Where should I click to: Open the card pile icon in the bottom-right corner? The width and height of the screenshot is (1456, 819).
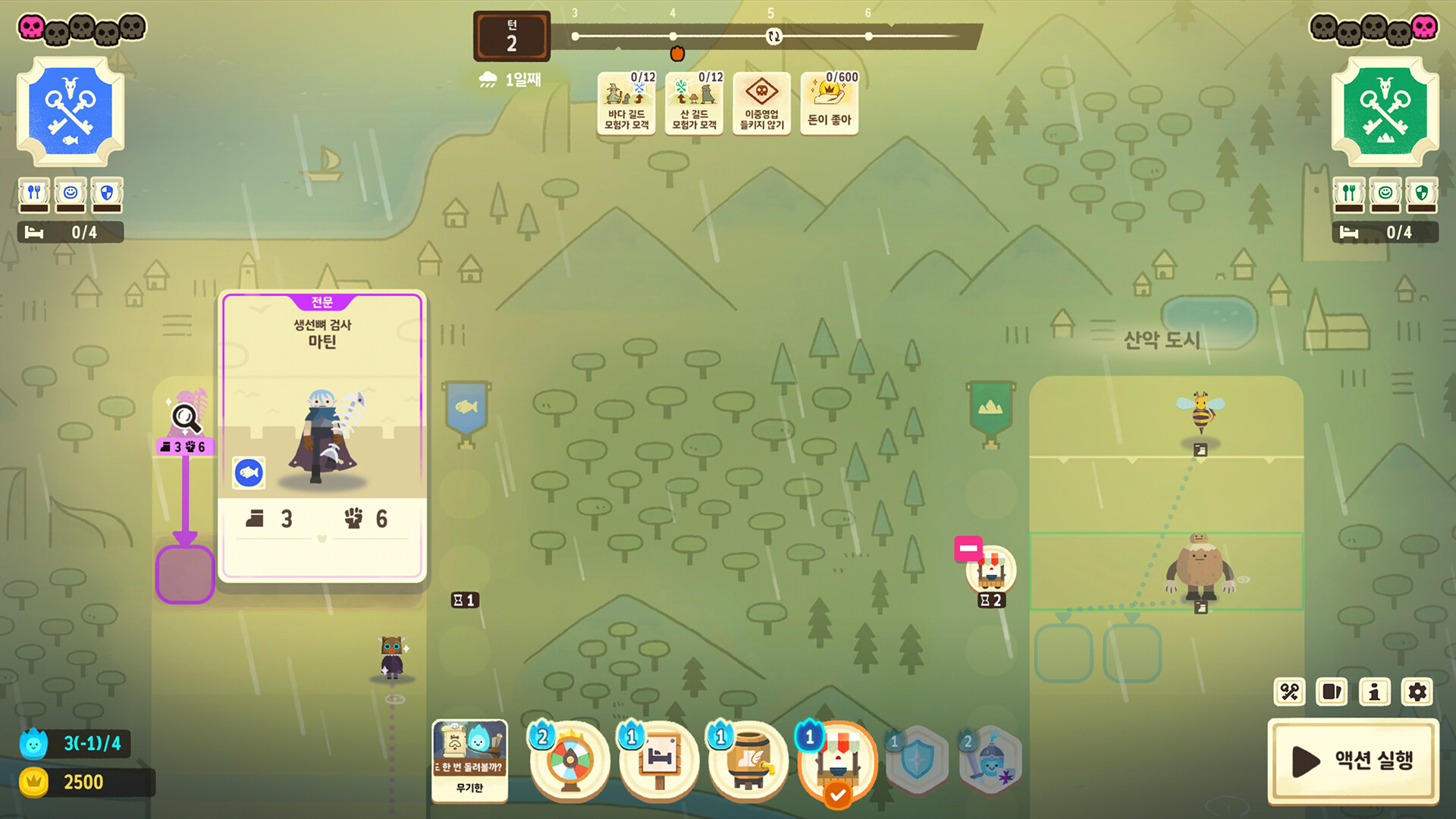click(1332, 692)
